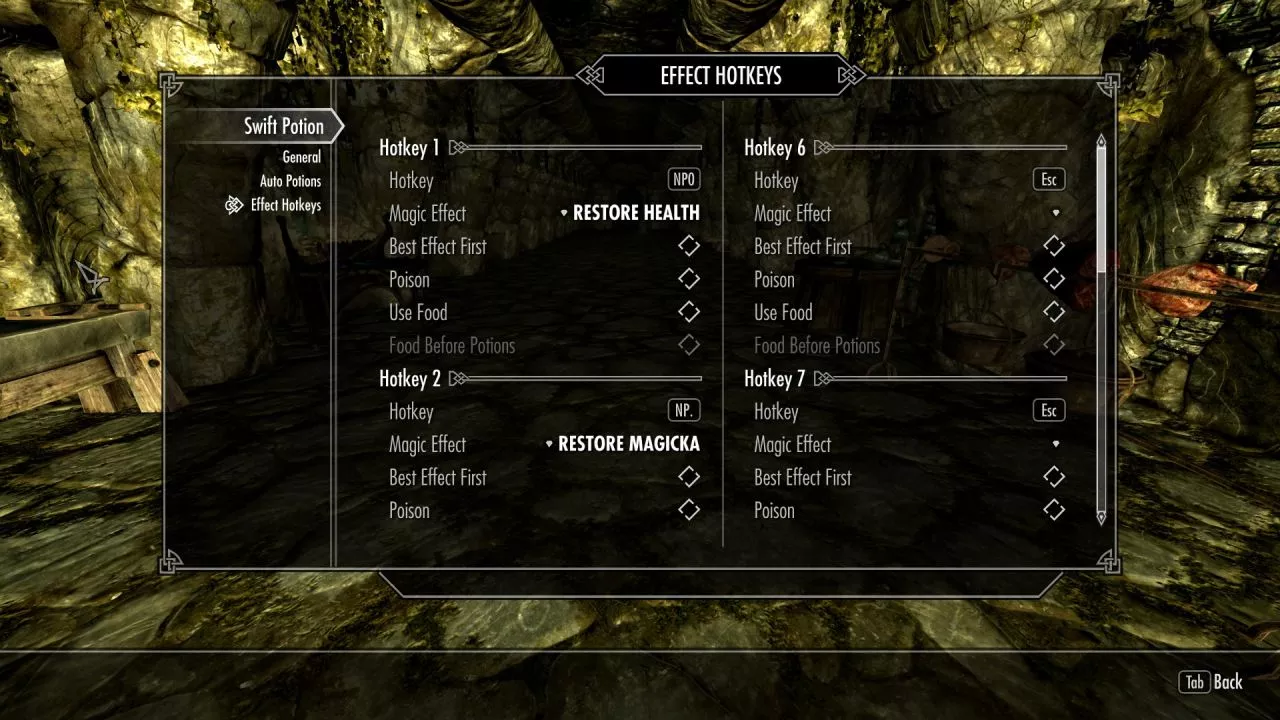Enable Poison option under Hotkey 2

coord(689,510)
